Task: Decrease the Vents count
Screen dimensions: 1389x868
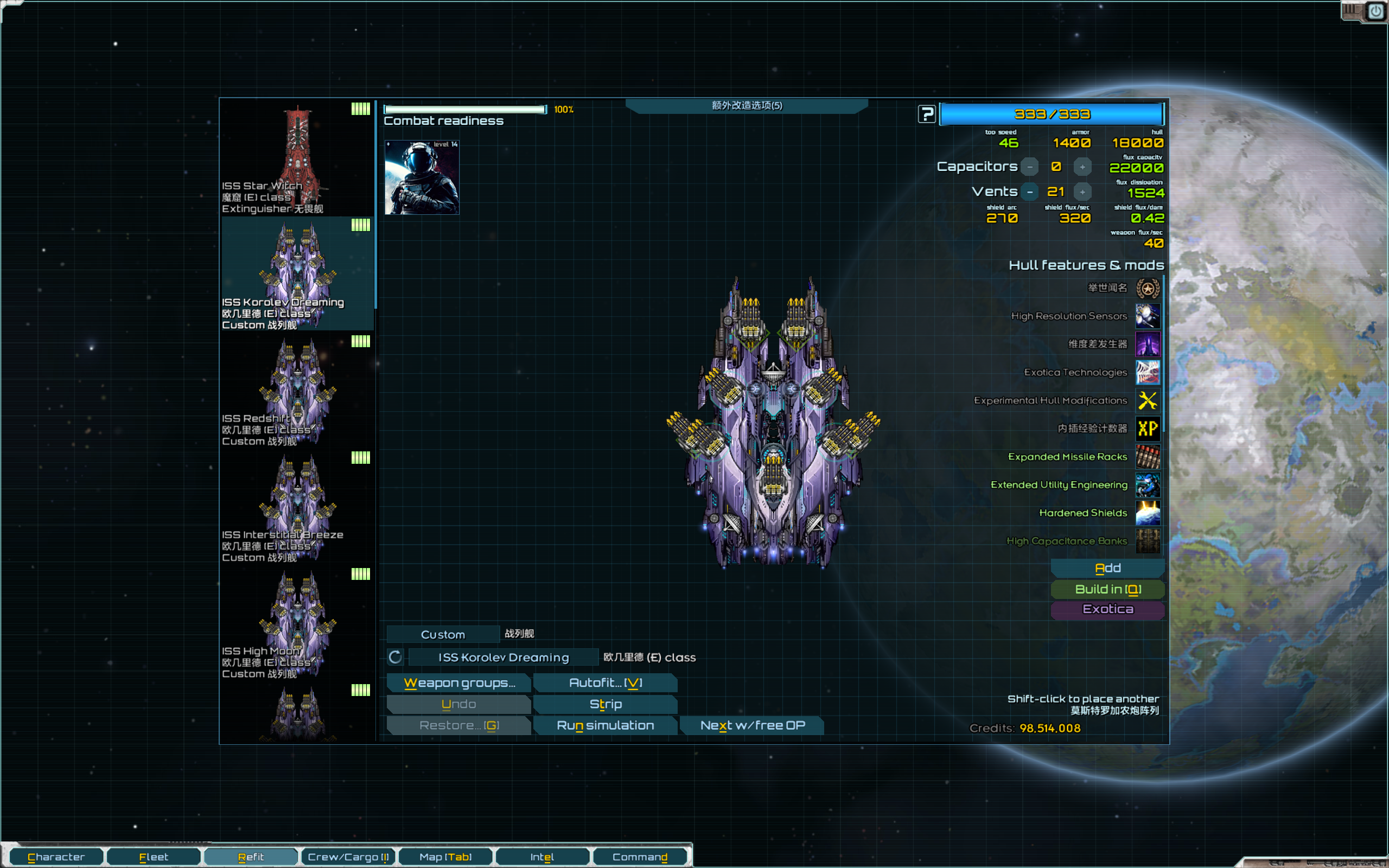Action: click(x=1030, y=192)
